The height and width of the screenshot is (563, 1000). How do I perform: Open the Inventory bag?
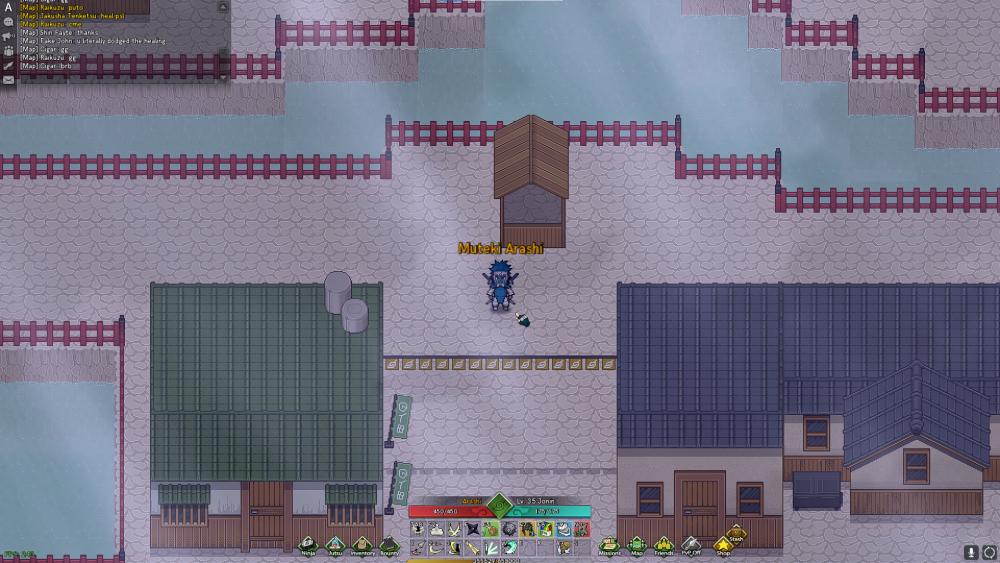click(362, 544)
